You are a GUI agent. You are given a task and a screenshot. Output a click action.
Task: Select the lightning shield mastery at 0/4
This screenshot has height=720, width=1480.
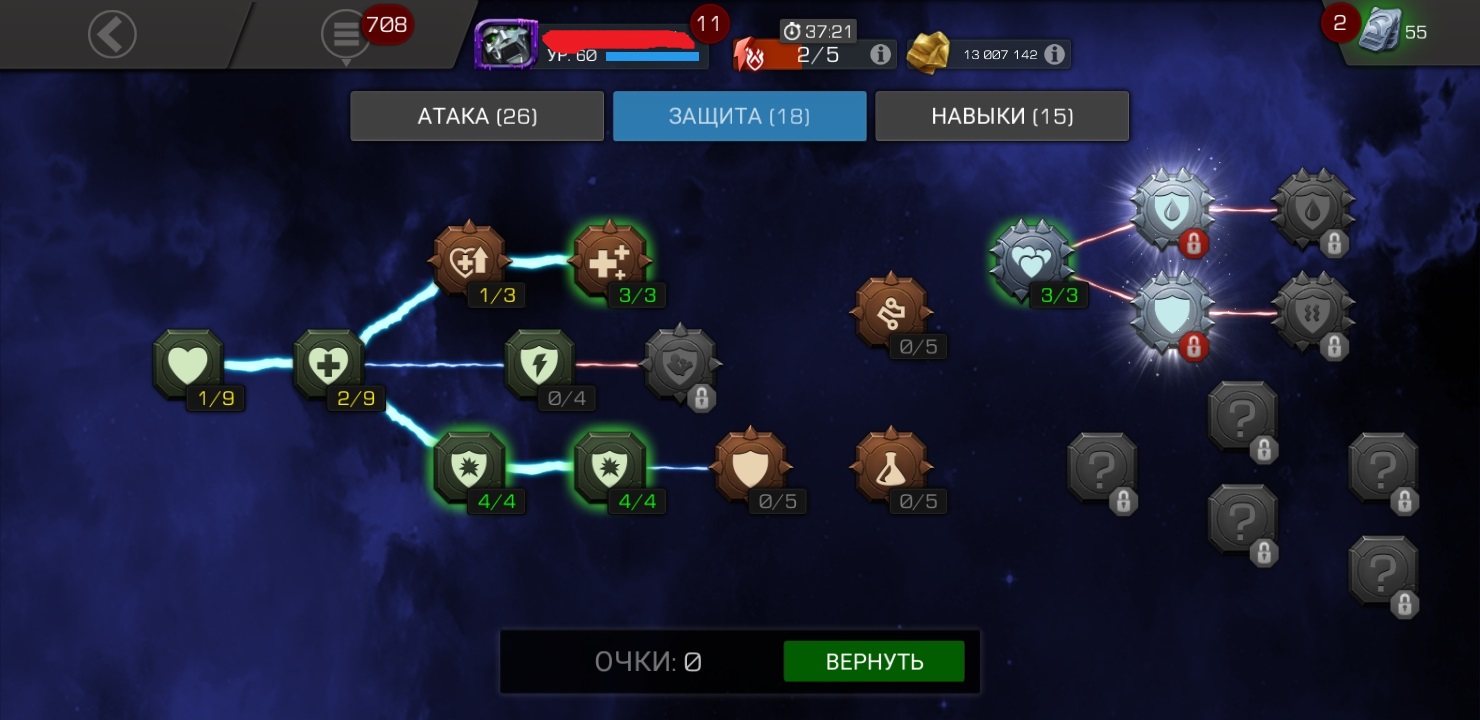[539, 363]
